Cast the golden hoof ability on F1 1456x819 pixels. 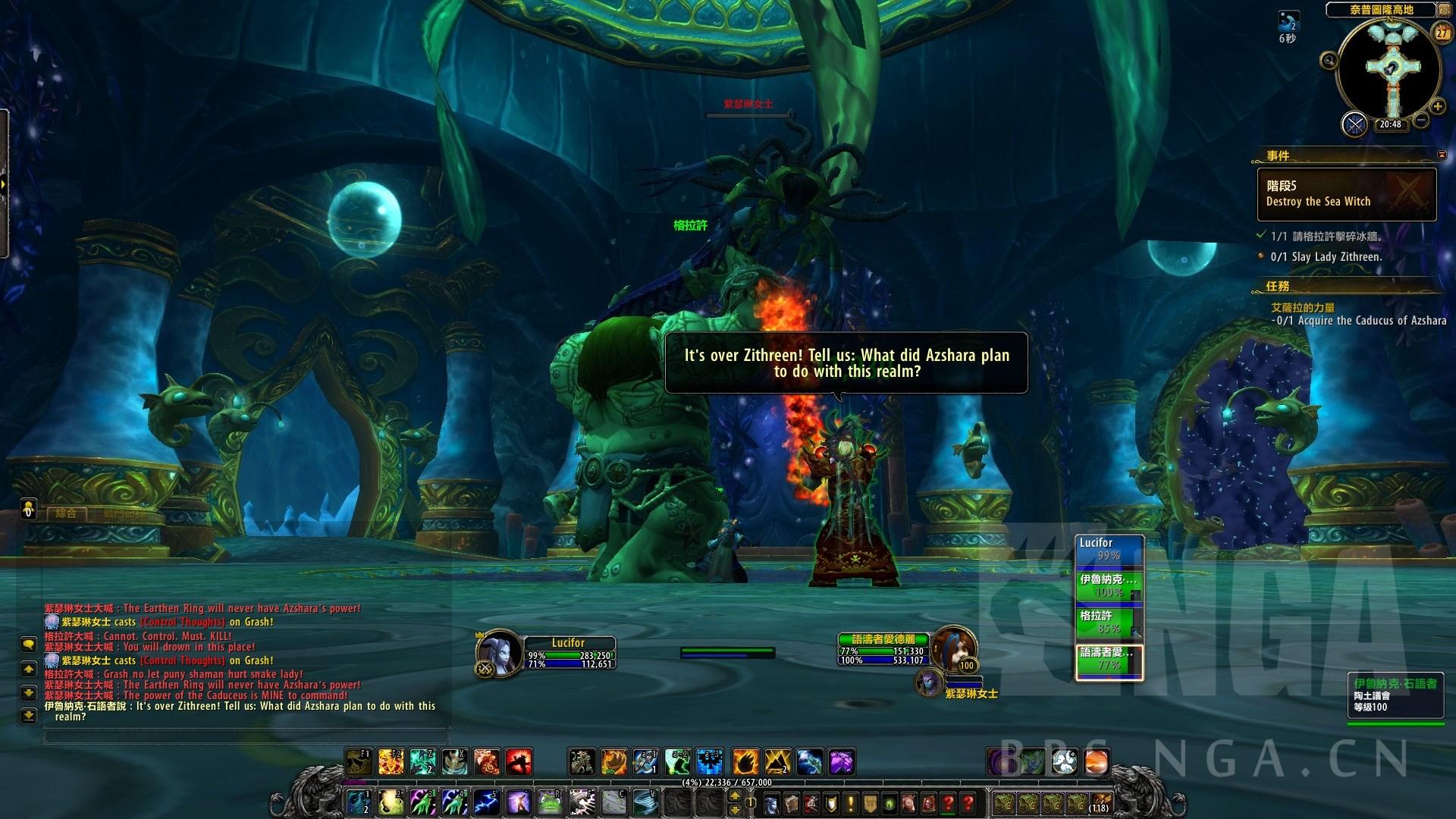point(359,761)
